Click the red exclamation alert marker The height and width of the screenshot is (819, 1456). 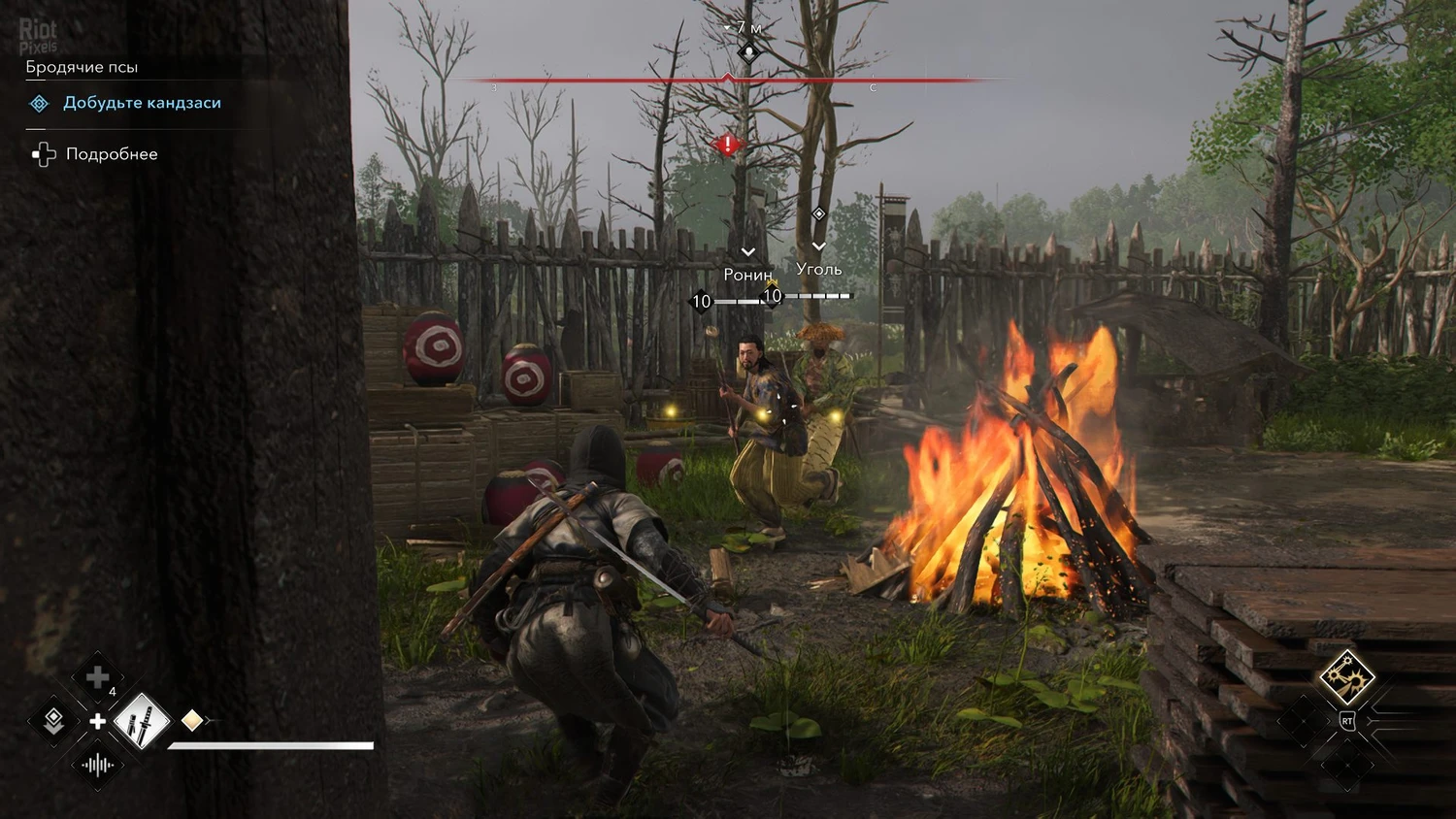tap(727, 146)
